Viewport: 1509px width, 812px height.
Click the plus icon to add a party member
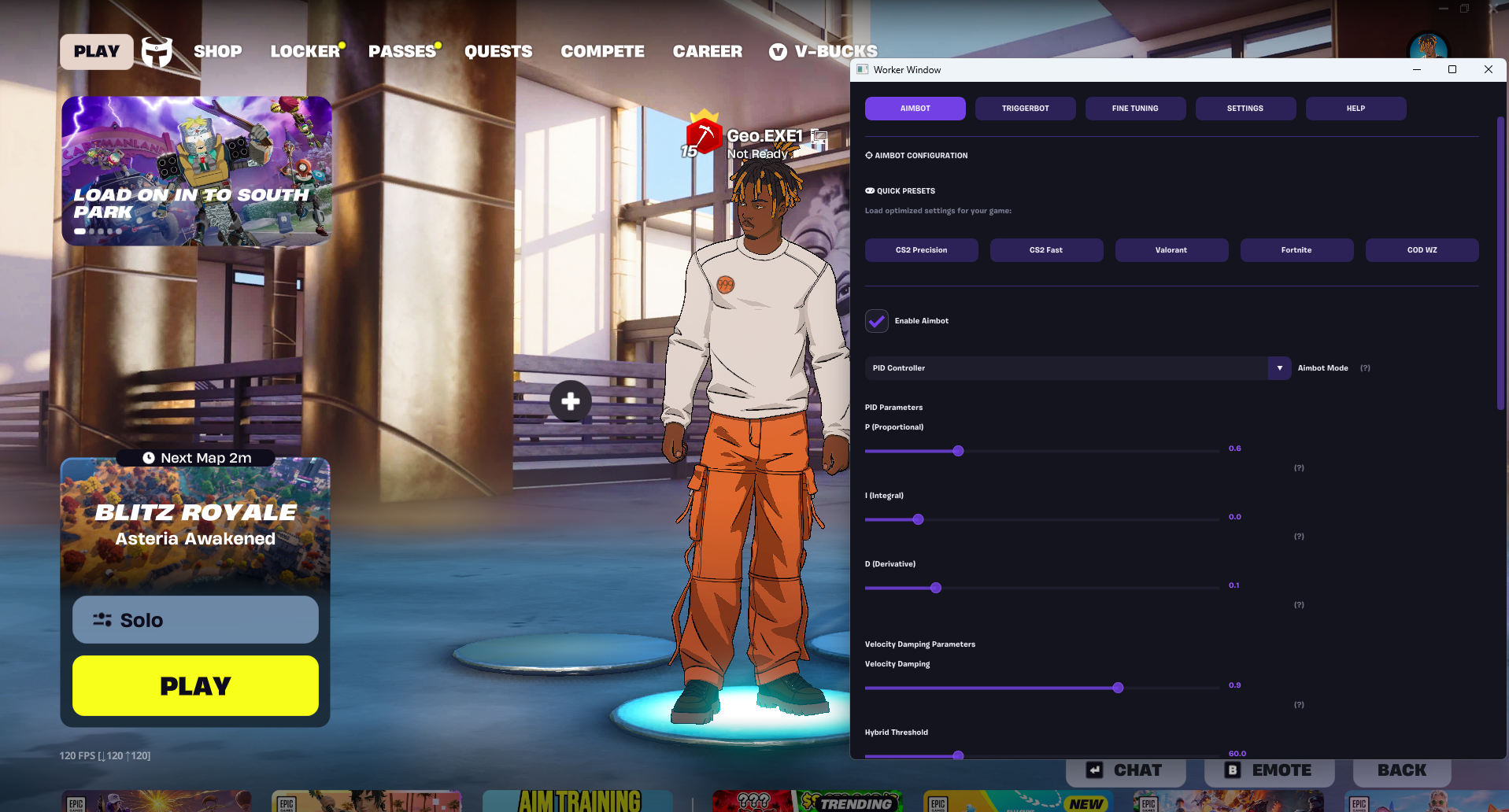[x=570, y=401]
